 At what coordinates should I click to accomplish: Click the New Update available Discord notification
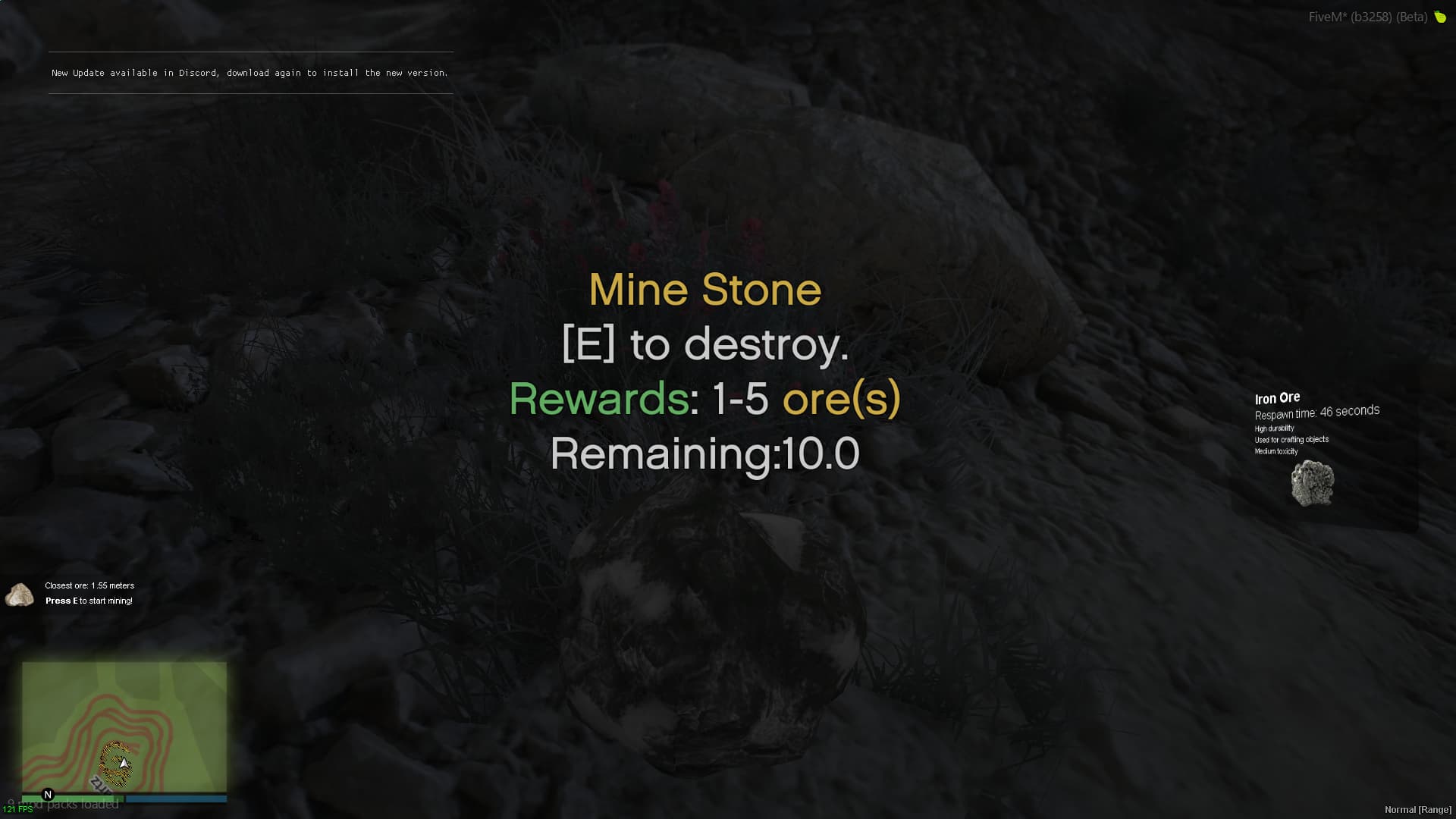(x=249, y=73)
